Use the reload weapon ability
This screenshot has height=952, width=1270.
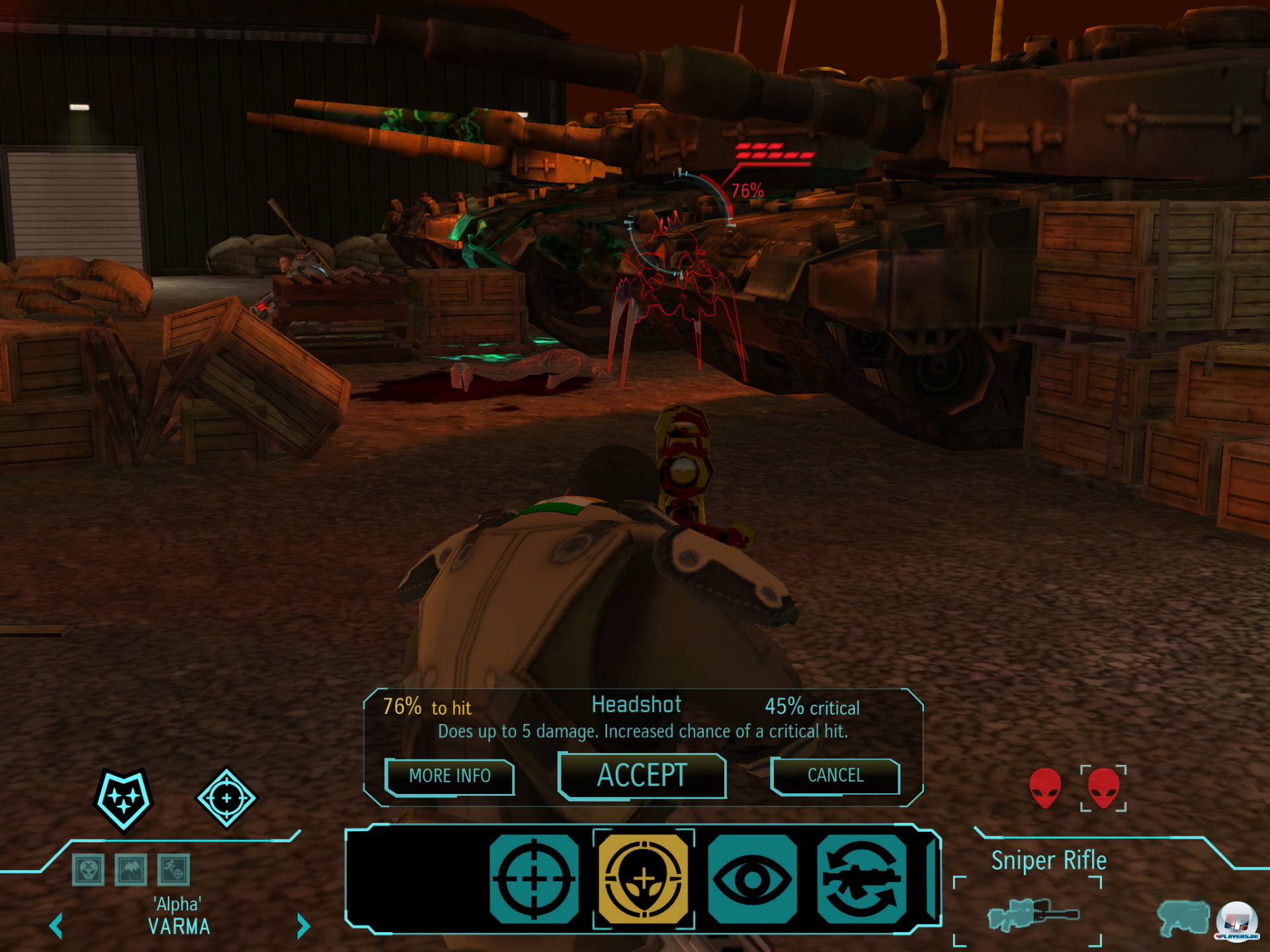coord(861,879)
